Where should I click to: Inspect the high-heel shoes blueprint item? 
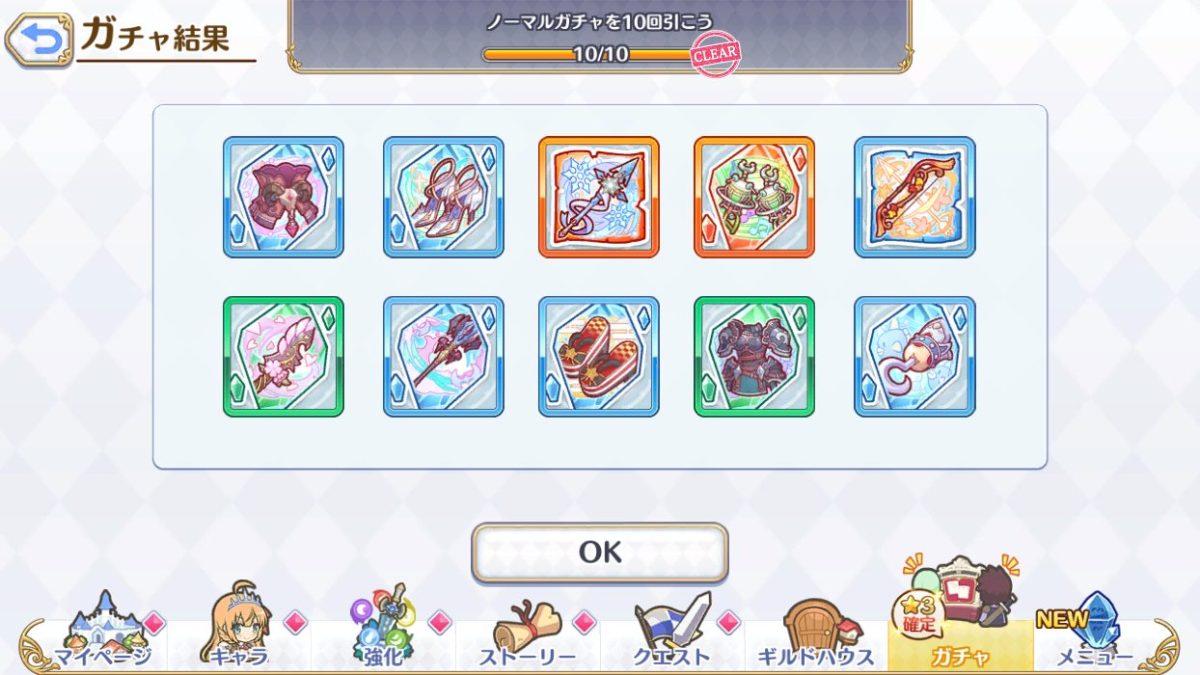coord(443,197)
